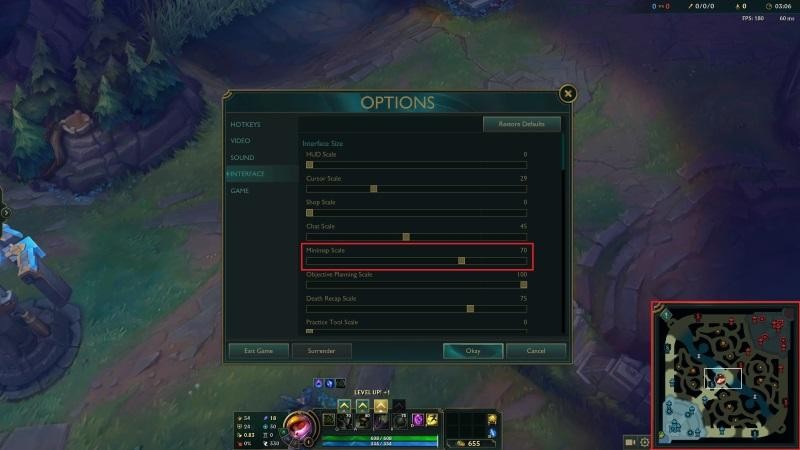
Task: Open the Hotkeys settings section
Action: 246,125
